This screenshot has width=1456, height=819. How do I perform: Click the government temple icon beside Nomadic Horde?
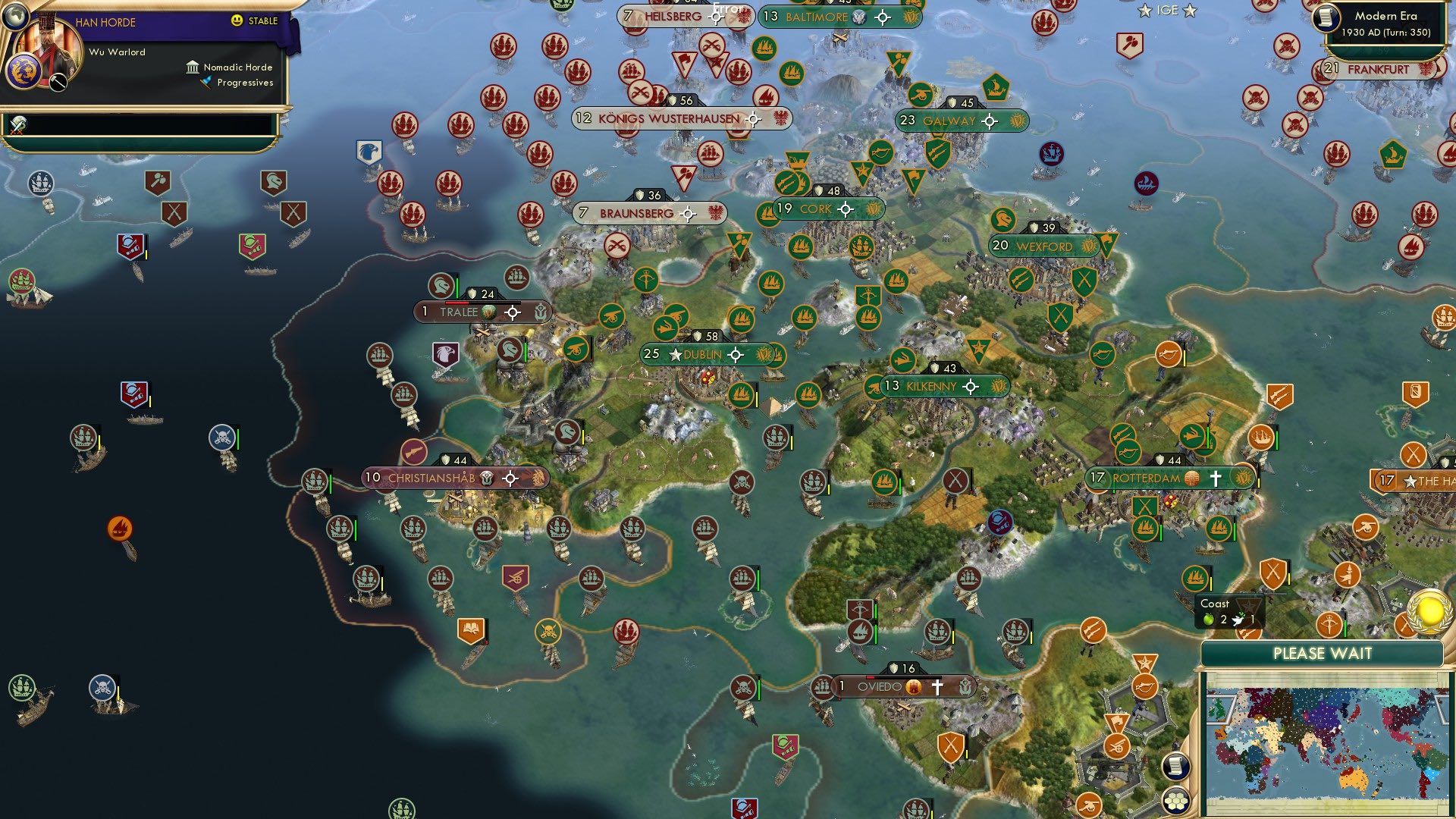(192, 67)
